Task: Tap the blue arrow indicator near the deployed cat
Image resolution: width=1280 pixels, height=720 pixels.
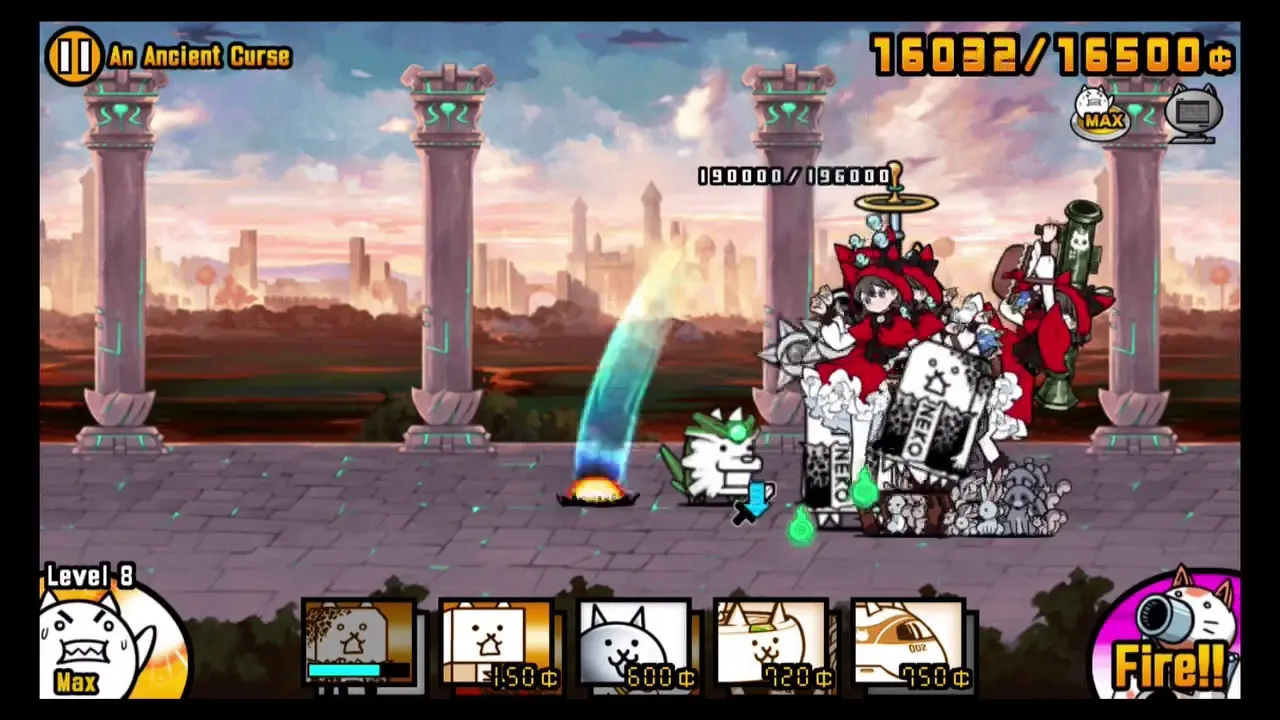Action: point(758,500)
